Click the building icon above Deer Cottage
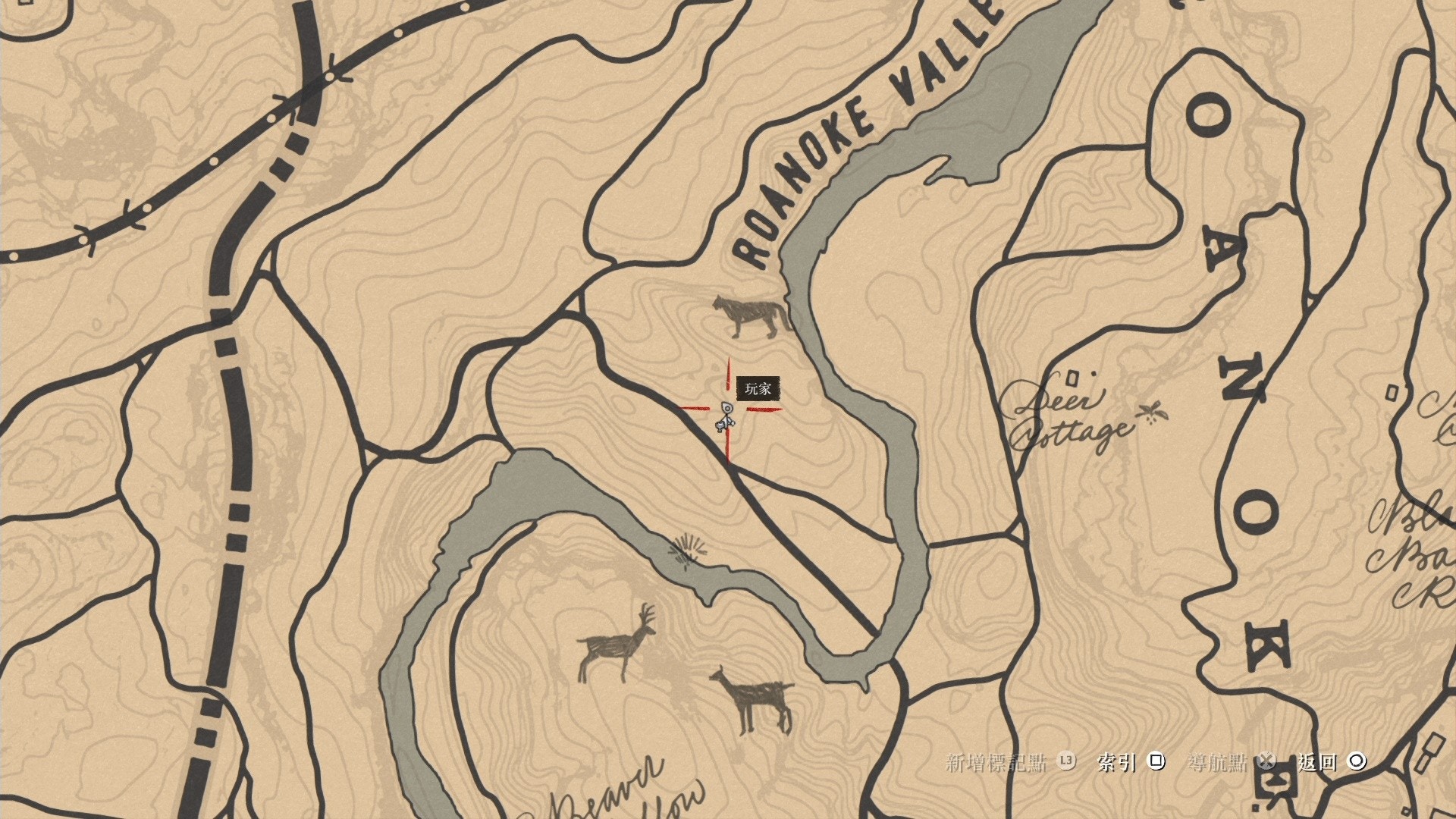This screenshot has width=1456, height=819. (1072, 378)
